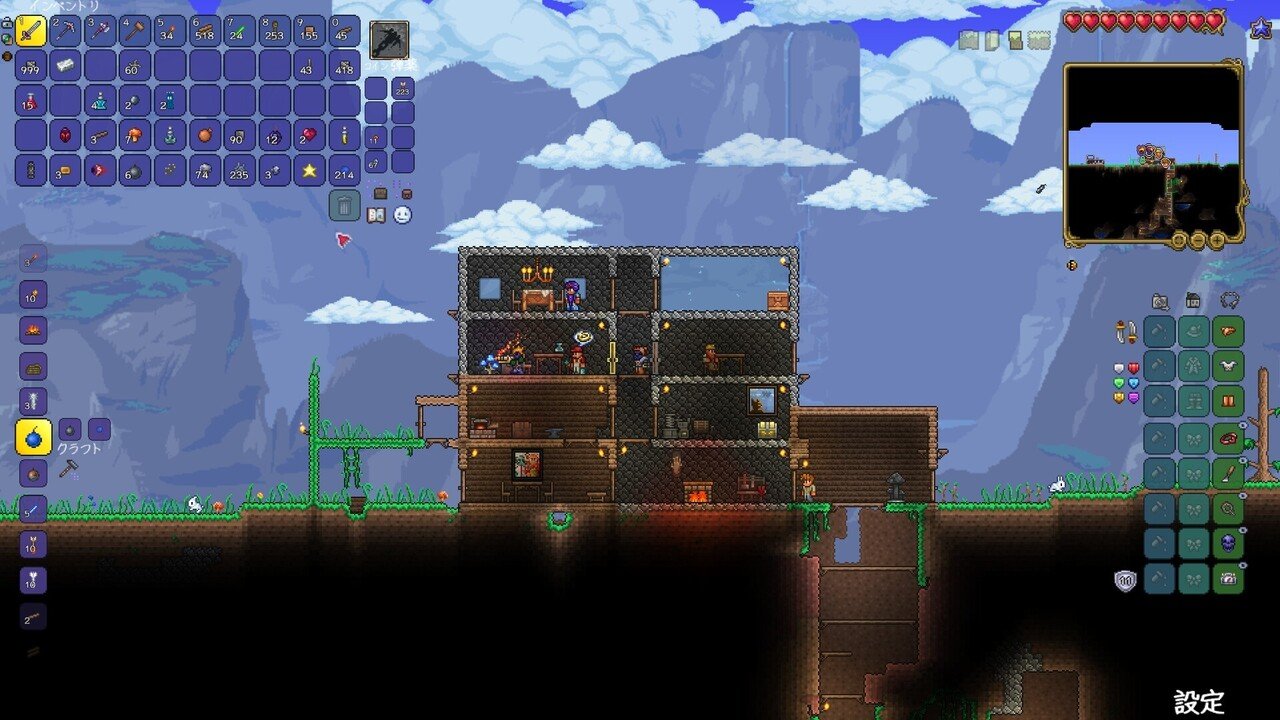Open the emote smiley face button

[x=402, y=215]
